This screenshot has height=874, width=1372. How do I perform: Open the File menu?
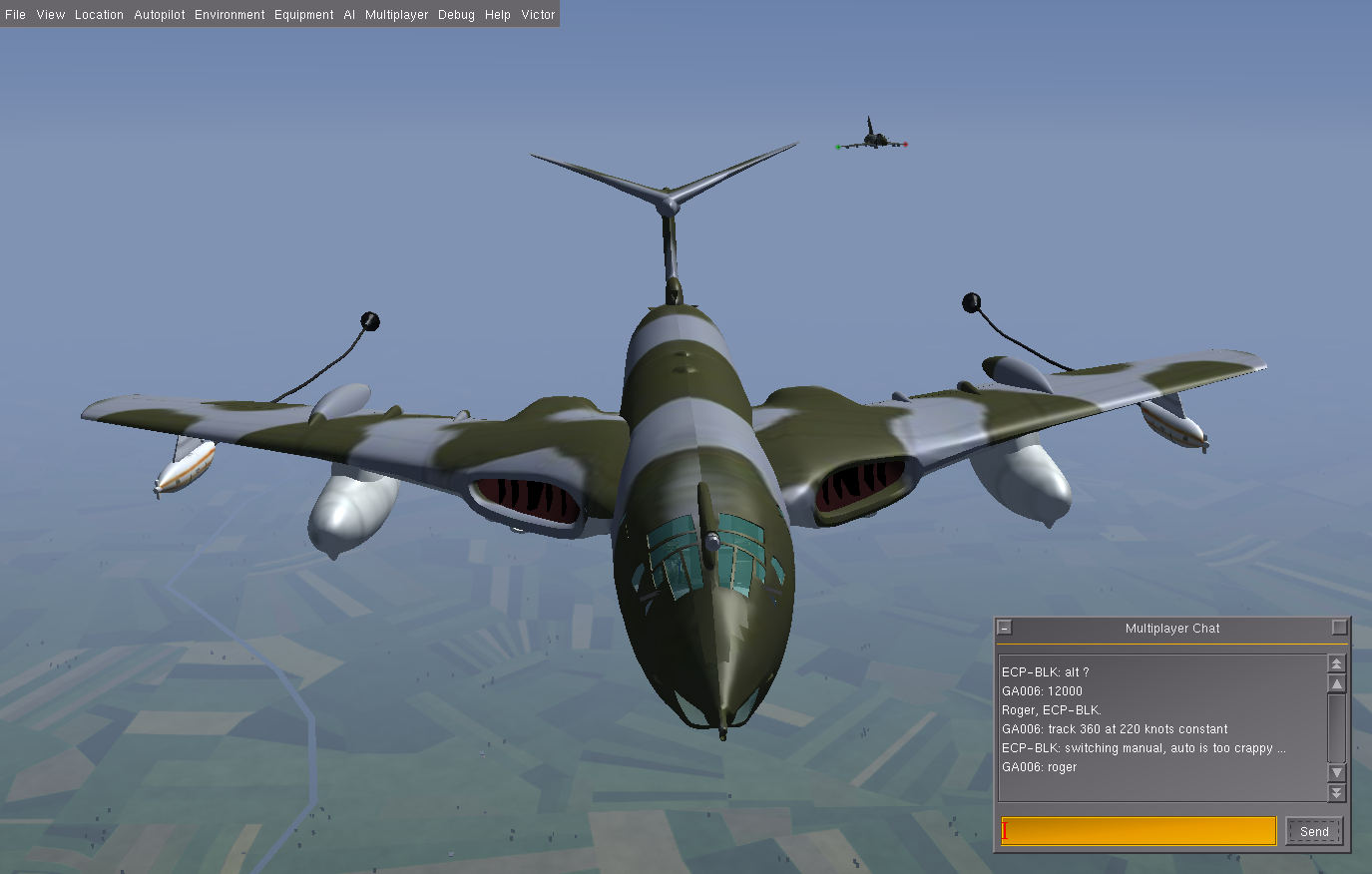click(x=15, y=15)
